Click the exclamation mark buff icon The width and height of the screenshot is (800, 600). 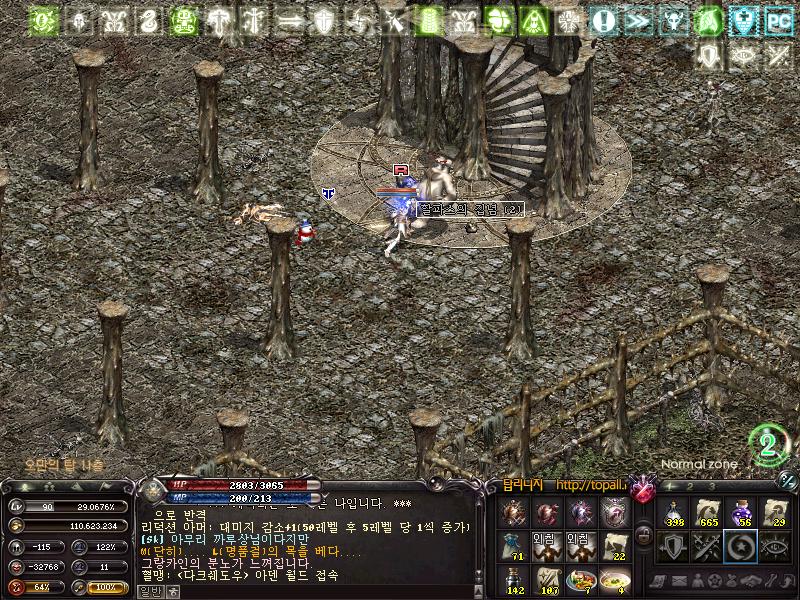(x=603, y=19)
